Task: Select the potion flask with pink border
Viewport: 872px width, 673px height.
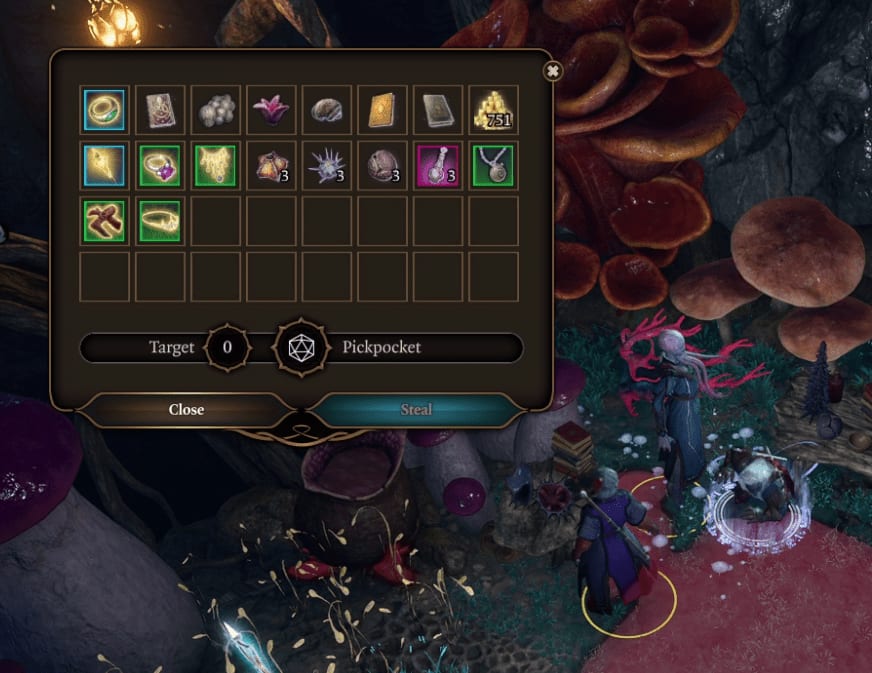Action: coord(437,166)
